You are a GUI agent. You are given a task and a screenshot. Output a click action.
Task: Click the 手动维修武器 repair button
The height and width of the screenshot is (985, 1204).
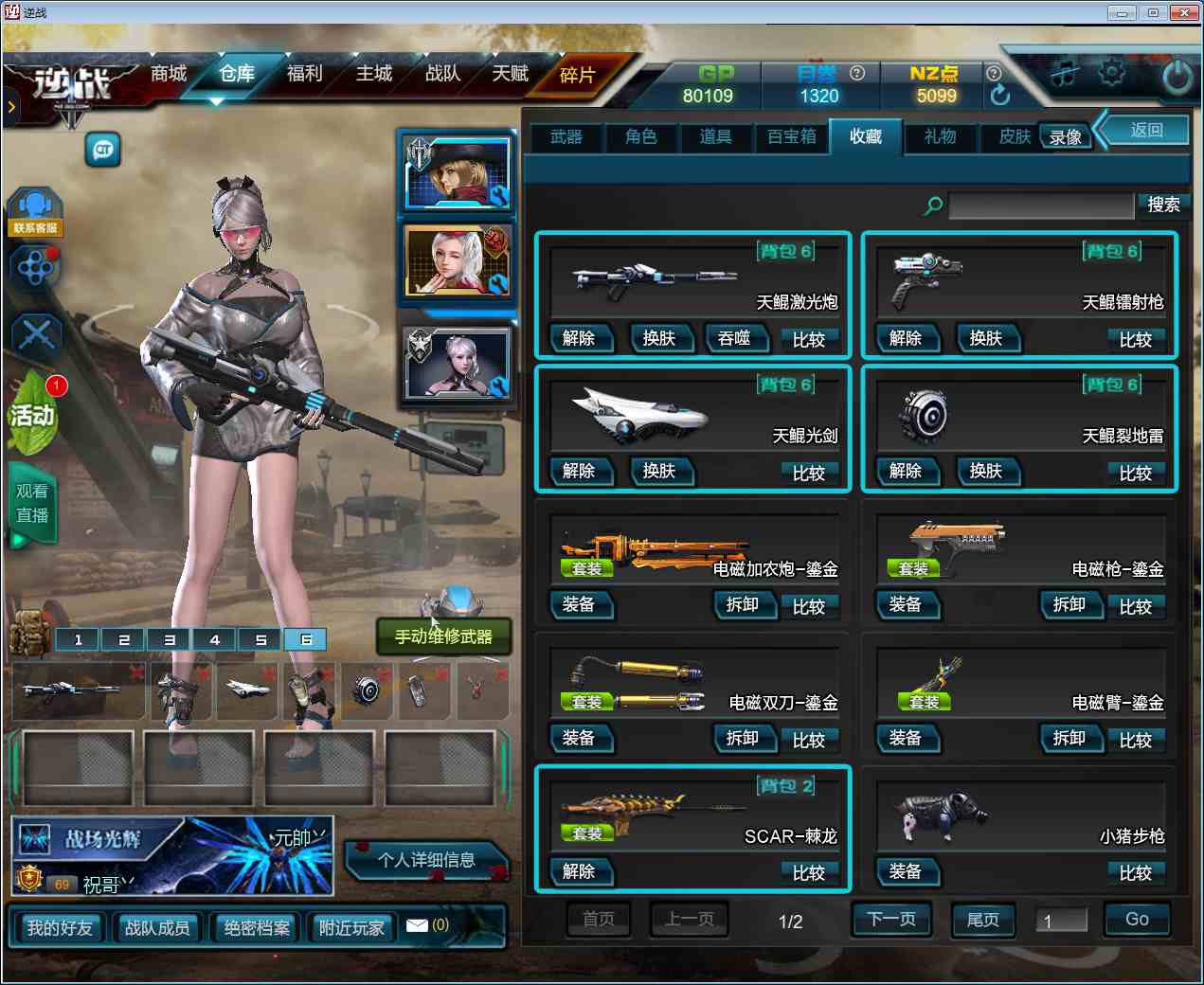[443, 636]
